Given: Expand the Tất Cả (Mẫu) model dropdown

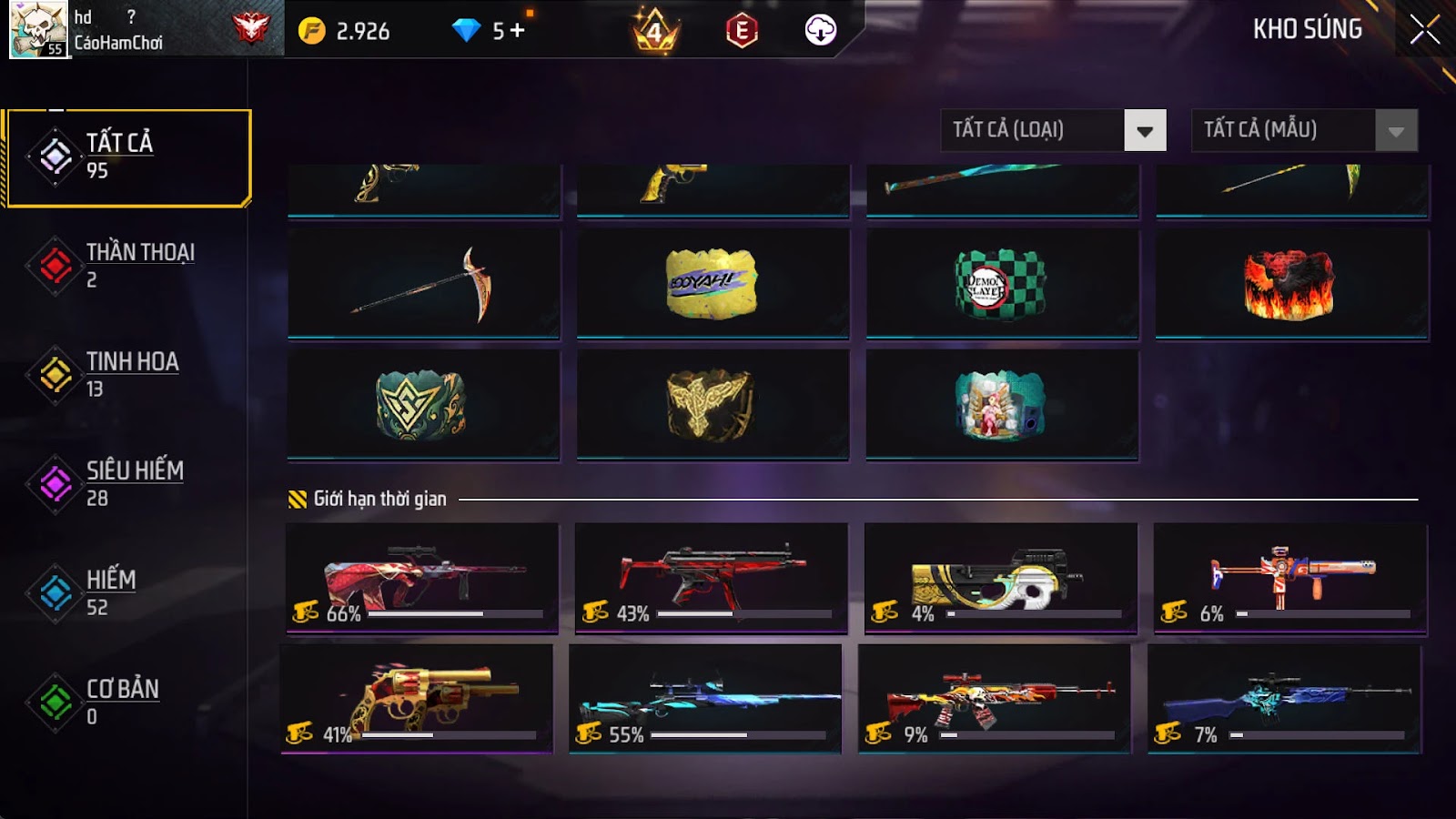Looking at the screenshot, I should 1304,130.
